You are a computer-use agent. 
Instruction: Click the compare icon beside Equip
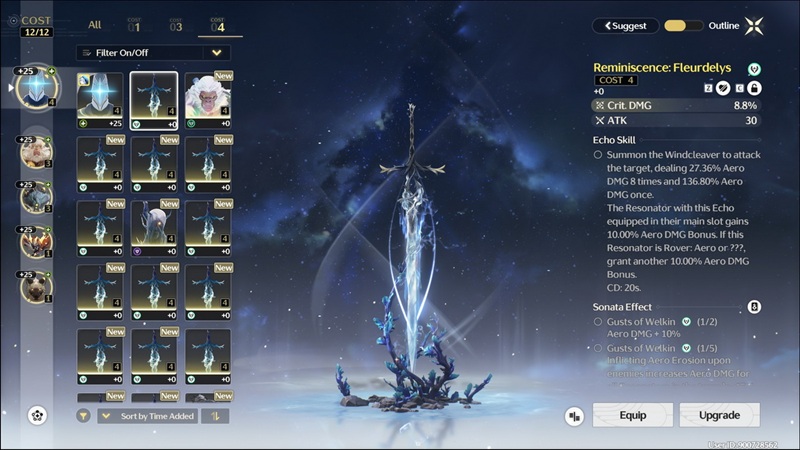coord(574,415)
